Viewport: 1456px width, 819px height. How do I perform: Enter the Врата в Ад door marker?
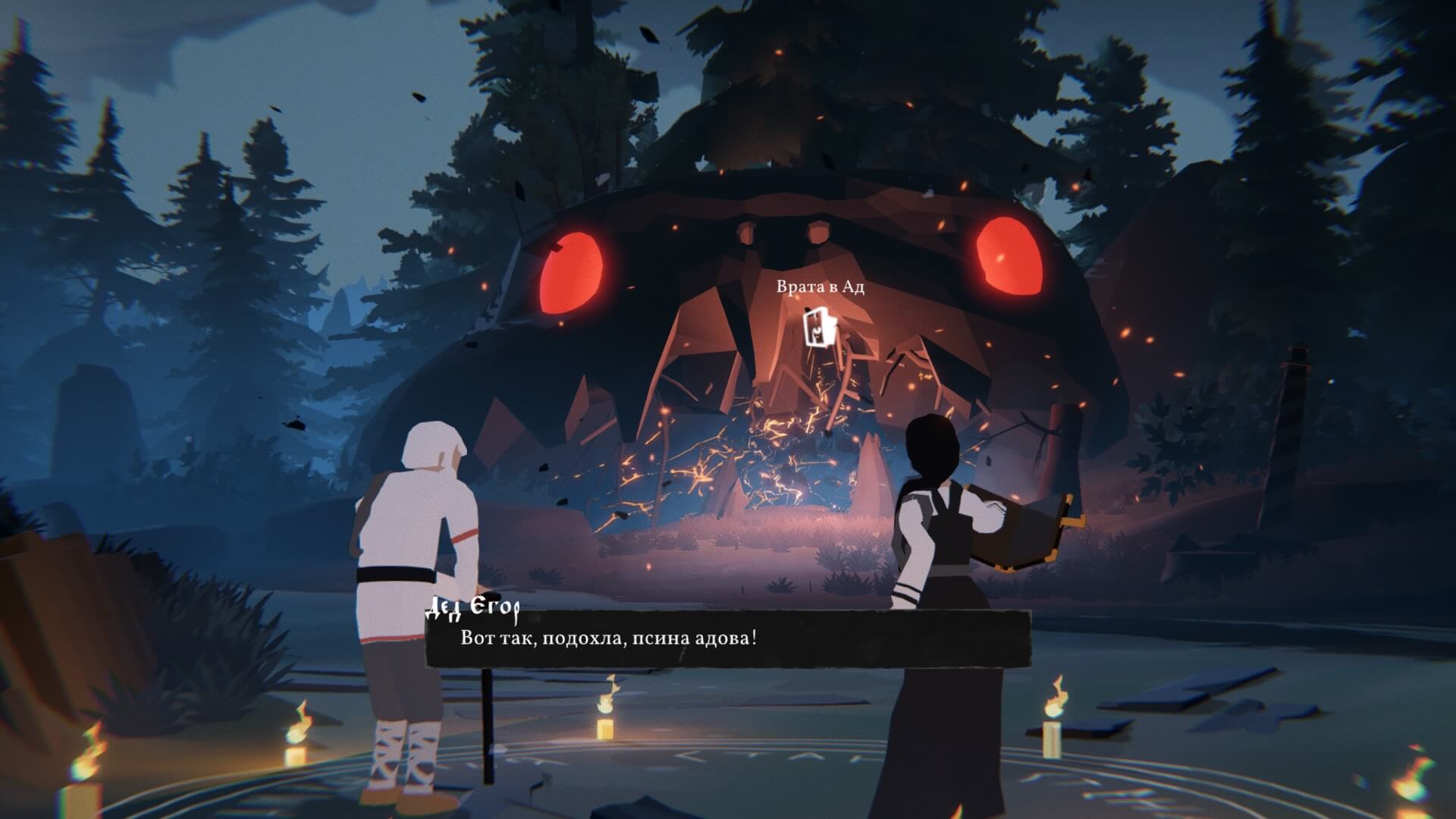click(819, 327)
